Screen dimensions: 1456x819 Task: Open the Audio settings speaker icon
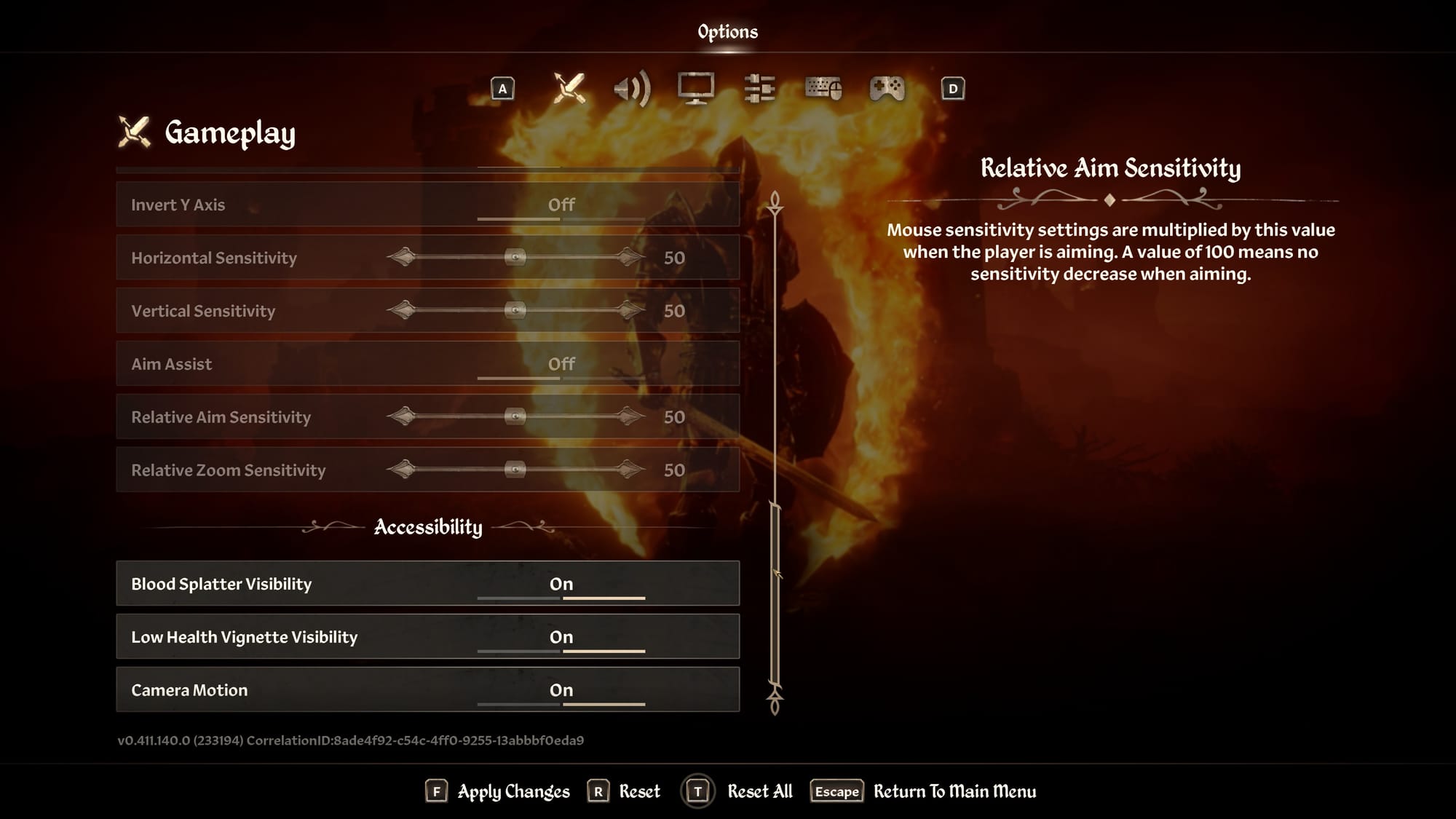[633, 87]
